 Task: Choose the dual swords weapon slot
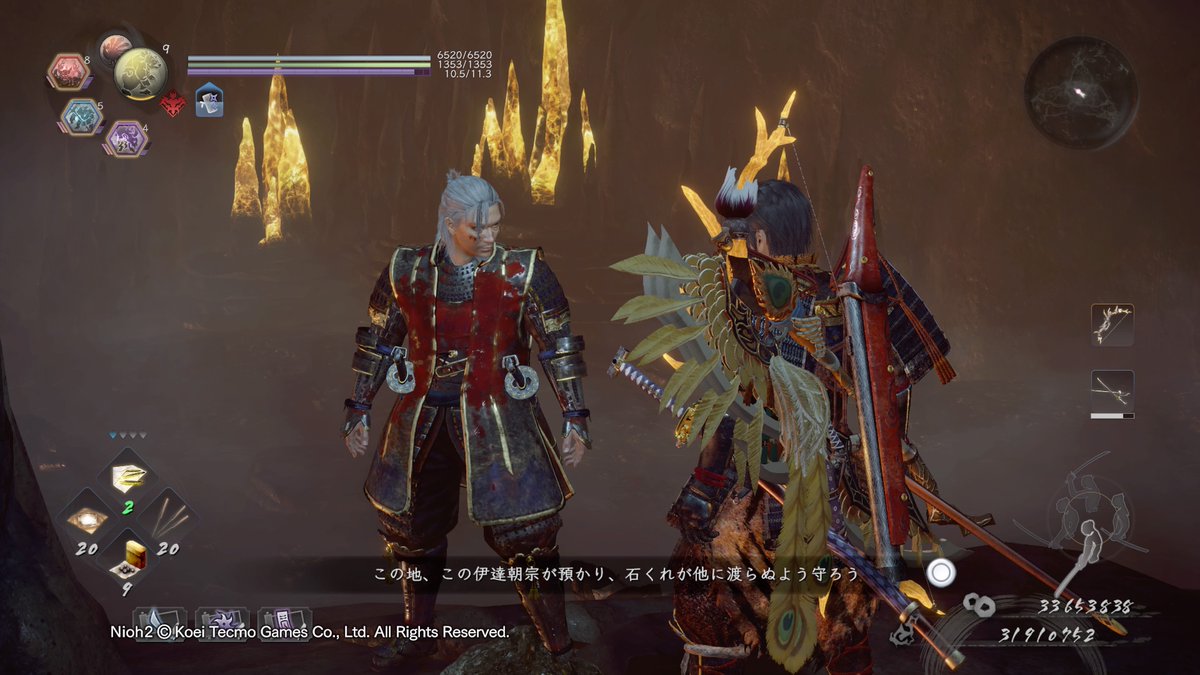pos(1112,390)
